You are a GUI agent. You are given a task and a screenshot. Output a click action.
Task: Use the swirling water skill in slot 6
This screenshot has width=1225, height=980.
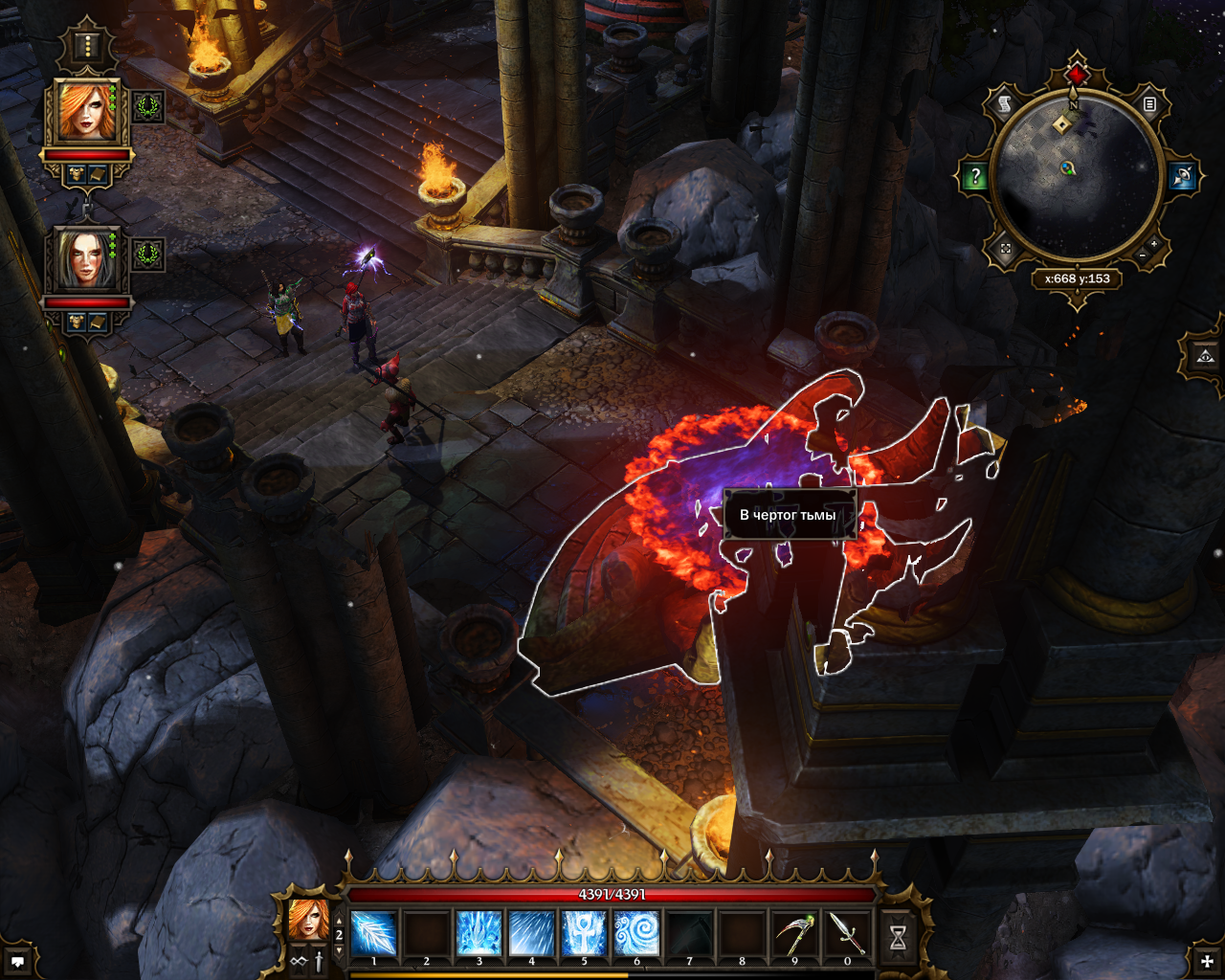[636, 932]
